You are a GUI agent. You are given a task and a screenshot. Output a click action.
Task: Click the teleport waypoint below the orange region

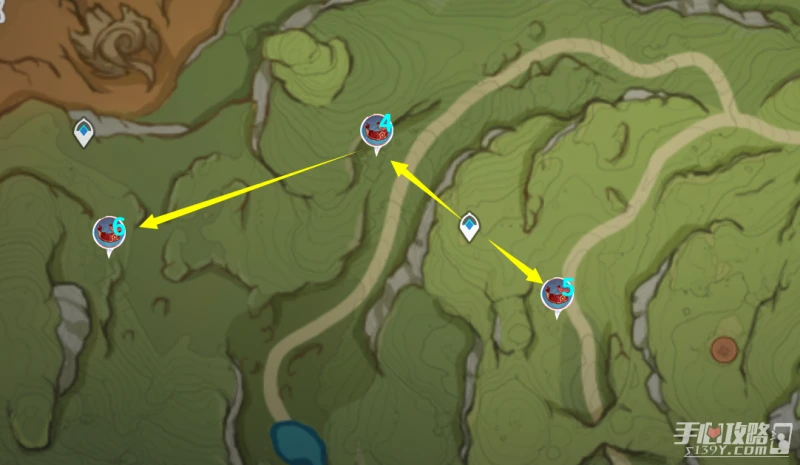click(84, 130)
